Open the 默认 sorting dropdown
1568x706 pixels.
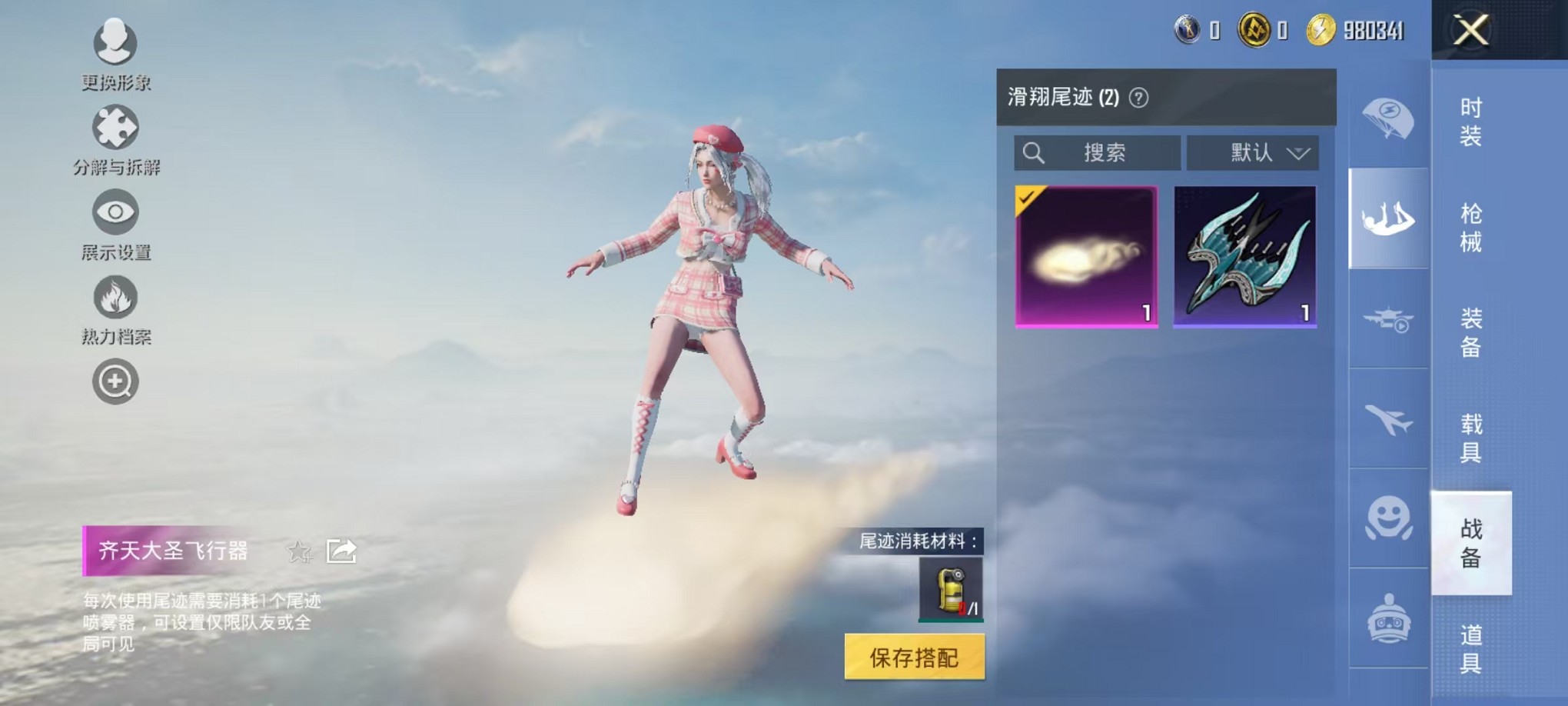(1253, 152)
